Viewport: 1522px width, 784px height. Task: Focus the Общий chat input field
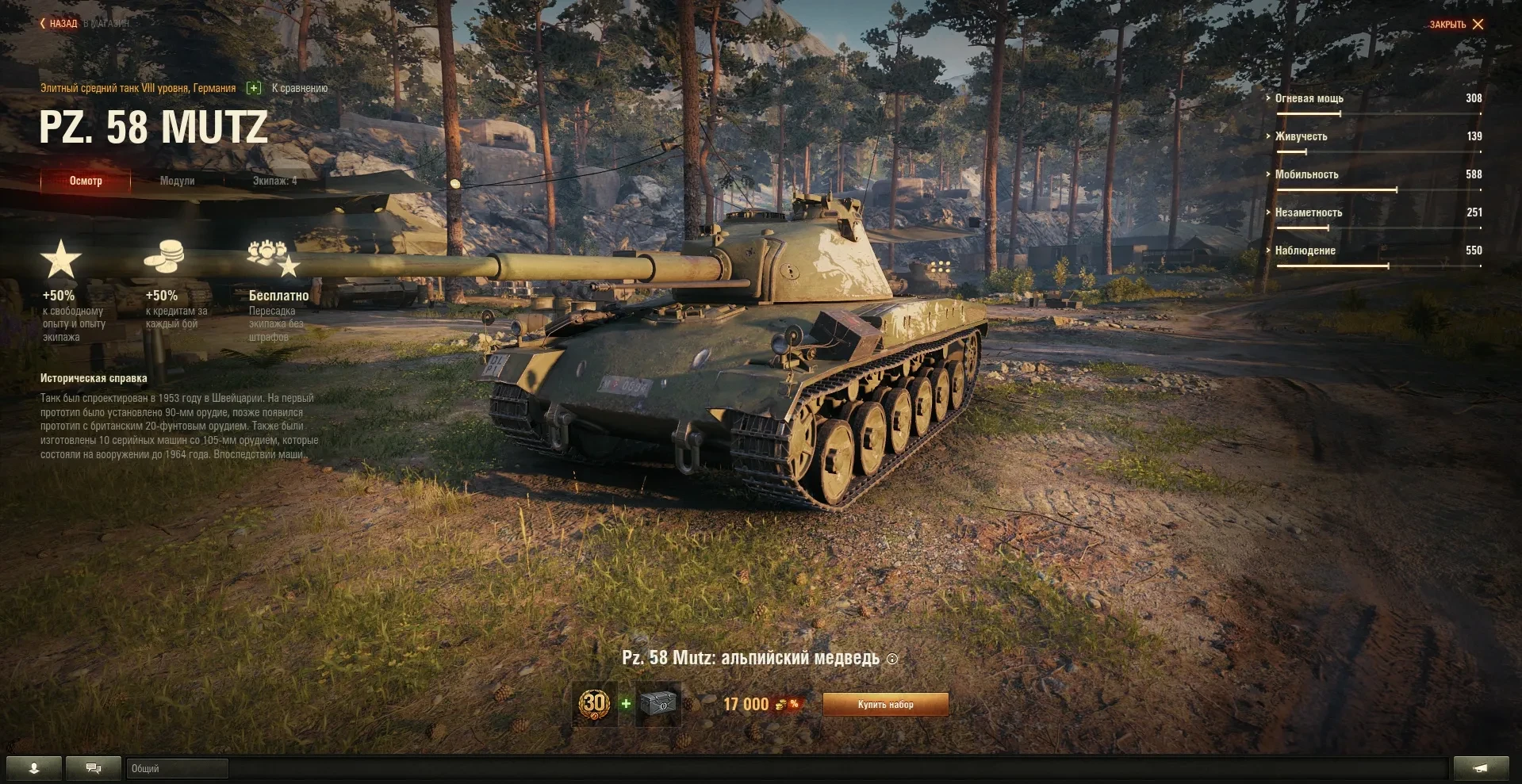178,768
